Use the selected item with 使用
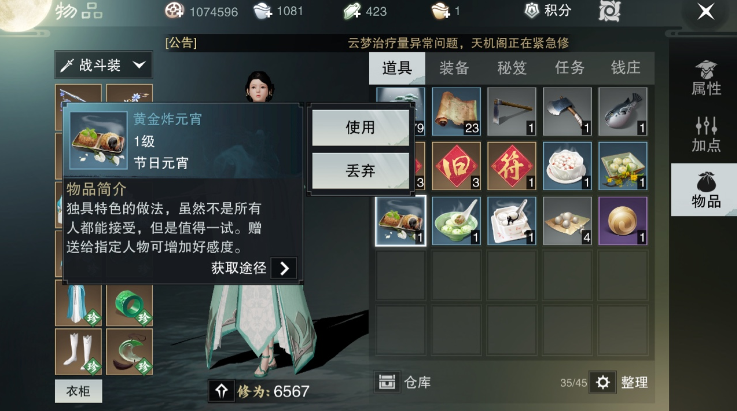The width and height of the screenshot is (737, 411). point(360,128)
